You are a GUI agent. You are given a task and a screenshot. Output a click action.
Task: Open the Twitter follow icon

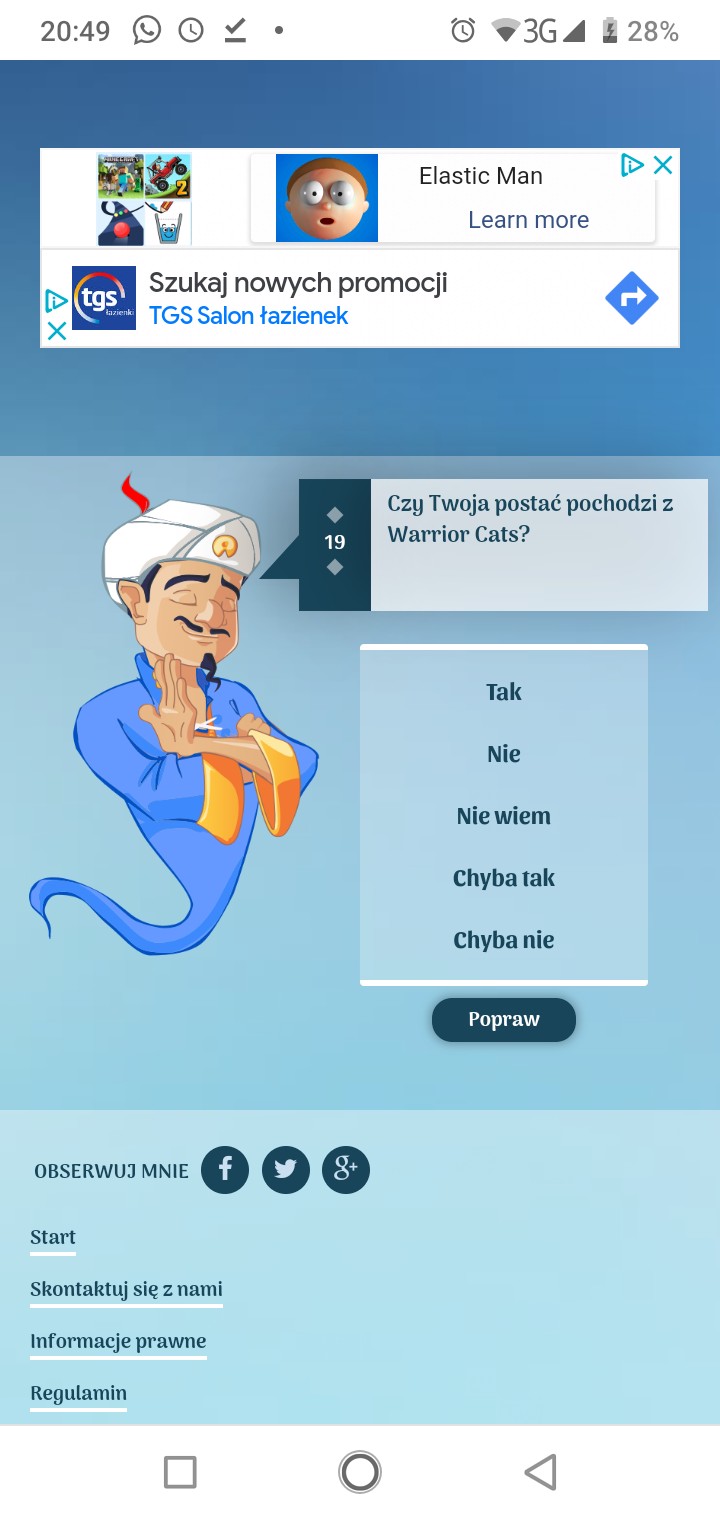coord(286,1169)
